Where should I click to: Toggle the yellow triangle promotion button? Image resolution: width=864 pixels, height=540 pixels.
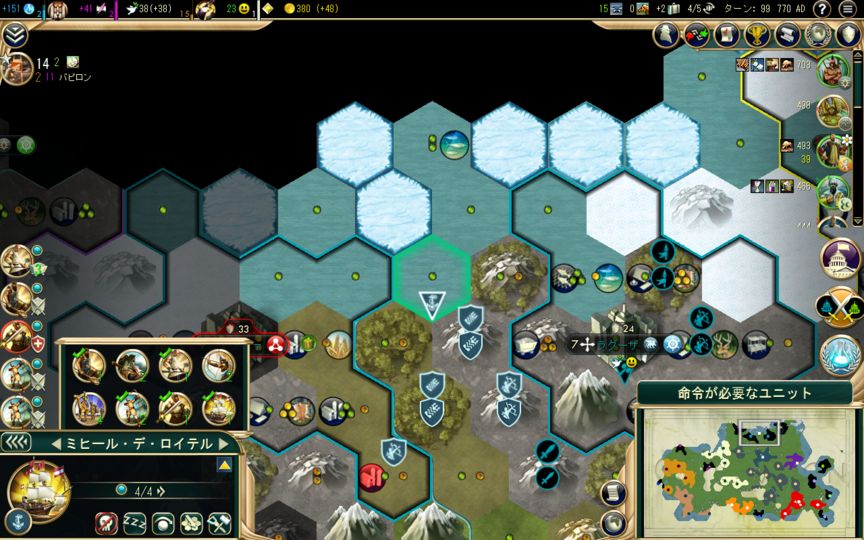(x=224, y=465)
